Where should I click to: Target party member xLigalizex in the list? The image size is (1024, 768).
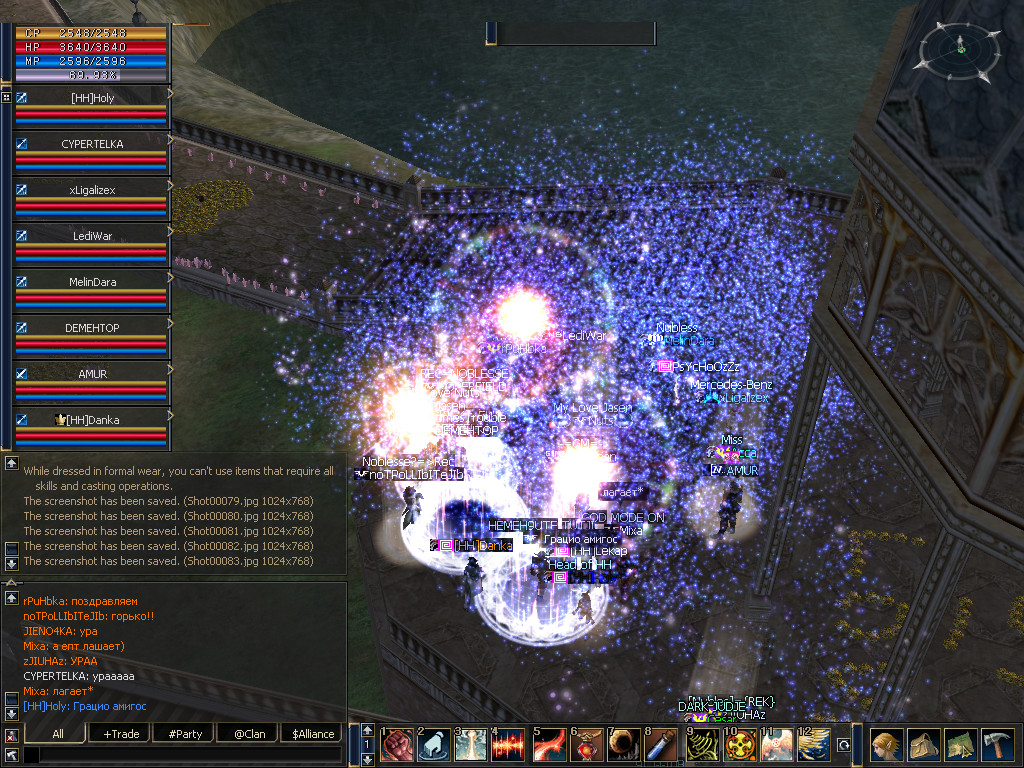pyautogui.click(x=92, y=190)
